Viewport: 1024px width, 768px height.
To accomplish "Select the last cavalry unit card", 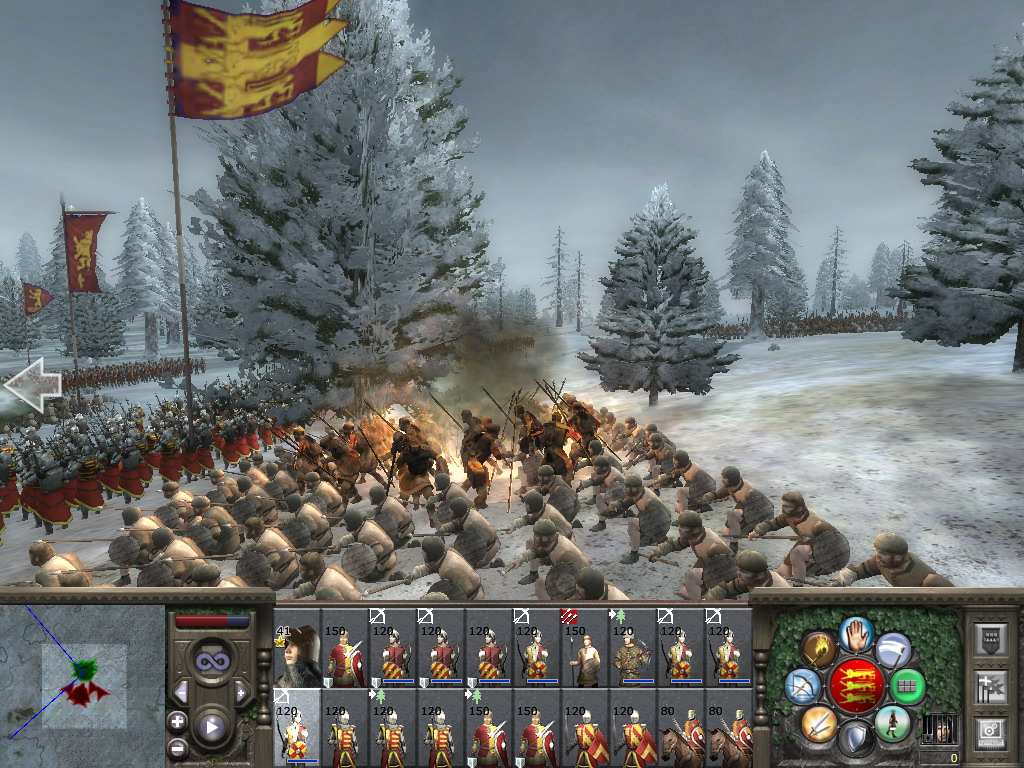I will 729,728.
